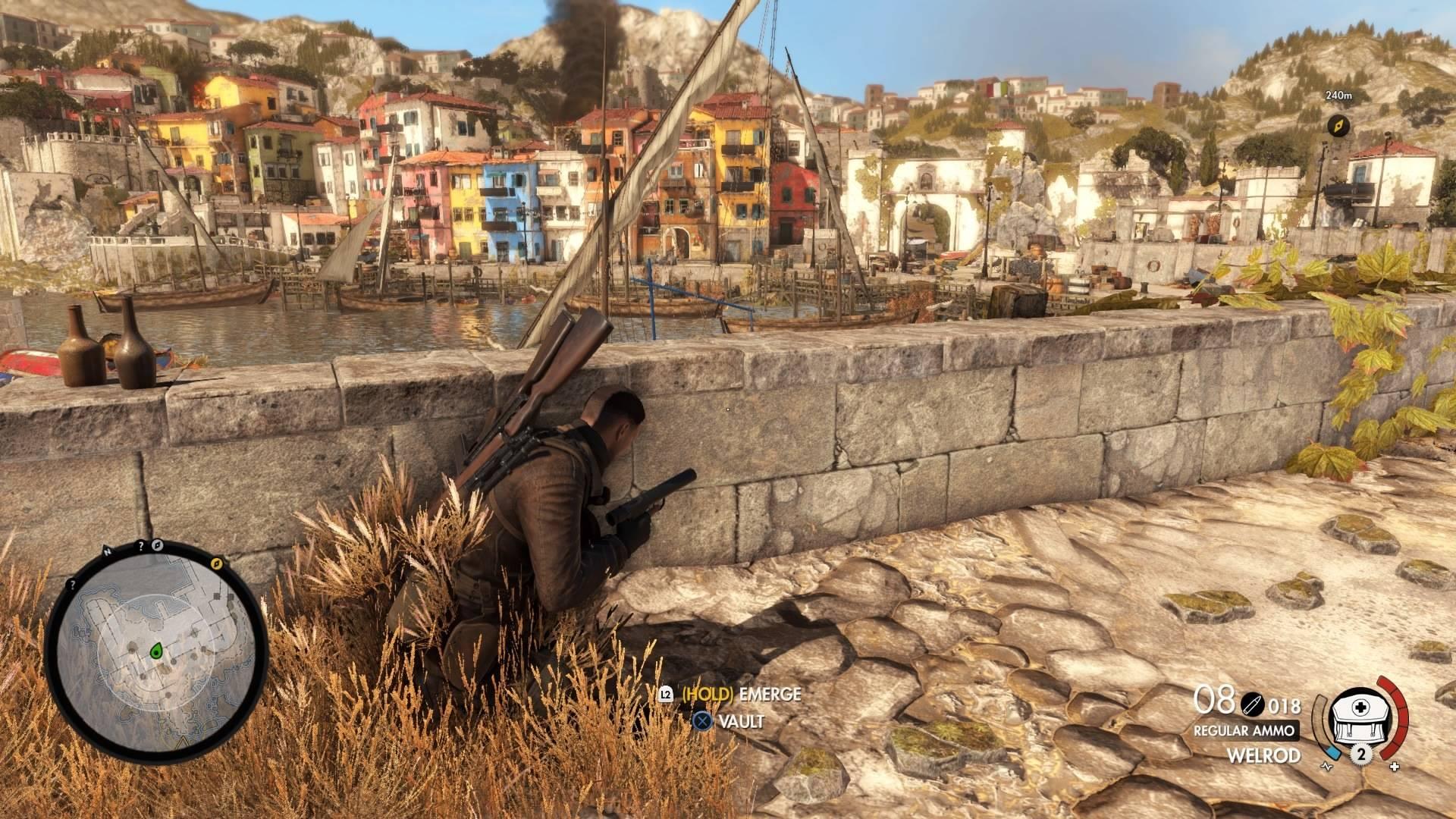Click the yellow objective marker on minimap rim
Screen dimensions: 1456x819
[x=217, y=563]
